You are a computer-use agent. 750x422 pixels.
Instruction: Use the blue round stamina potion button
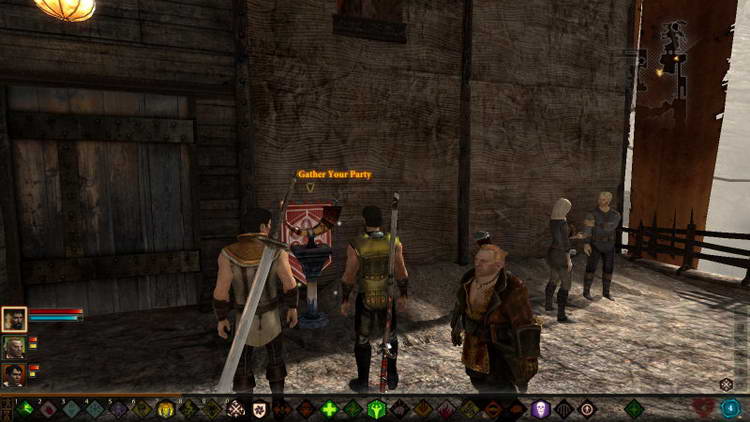pos(730,408)
